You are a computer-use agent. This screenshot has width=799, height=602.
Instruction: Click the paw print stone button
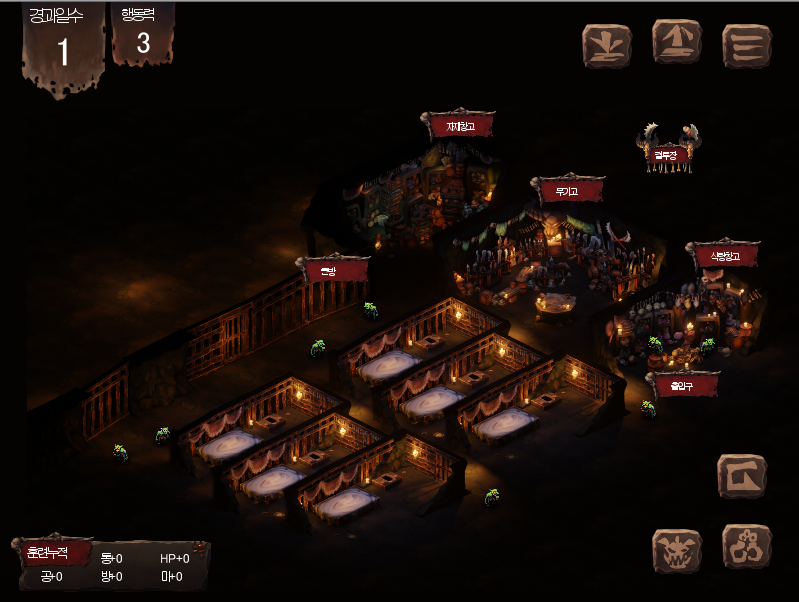(x=746, y=546)
